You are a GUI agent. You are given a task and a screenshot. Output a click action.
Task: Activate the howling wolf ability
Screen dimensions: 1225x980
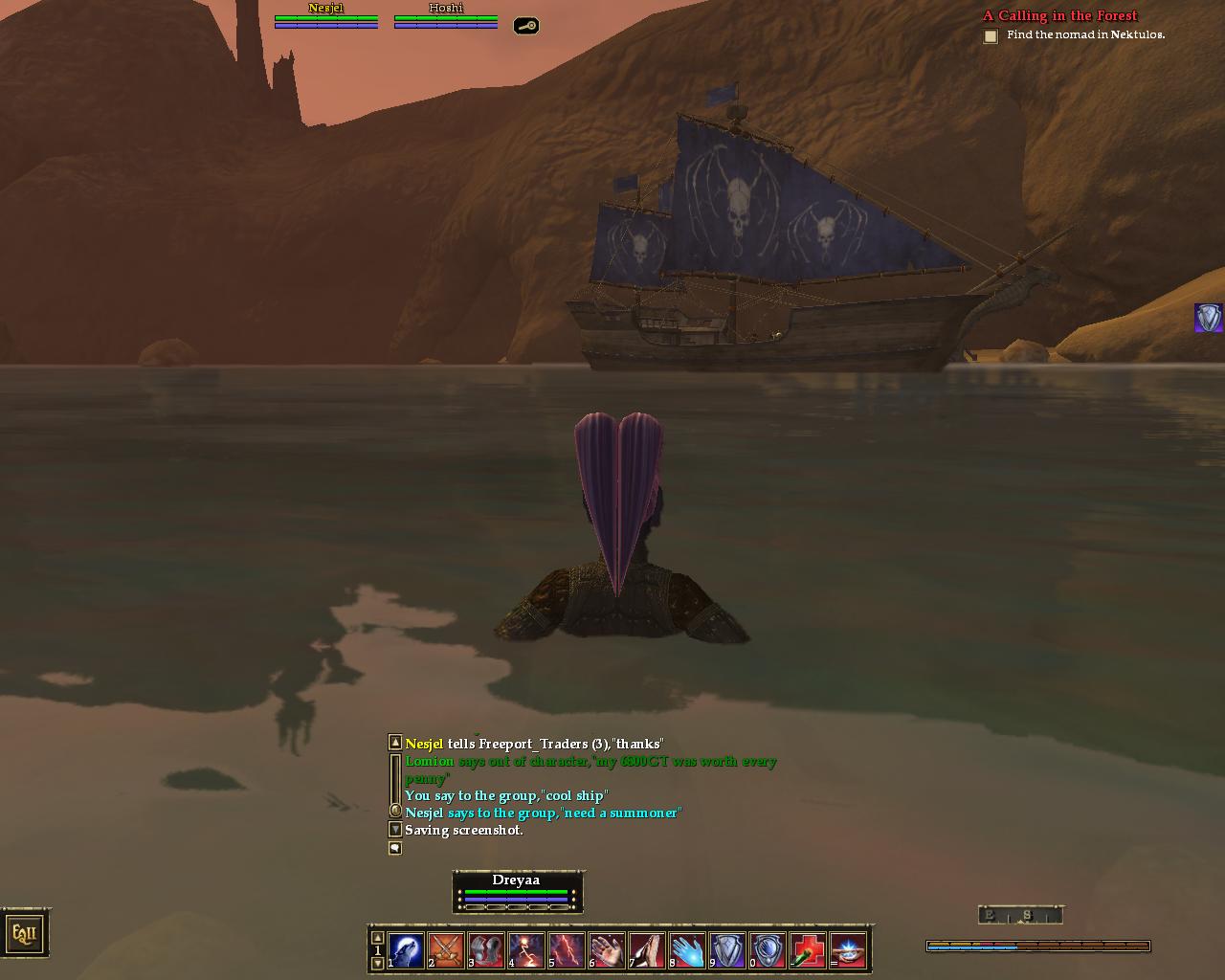(x=407, y=951)
